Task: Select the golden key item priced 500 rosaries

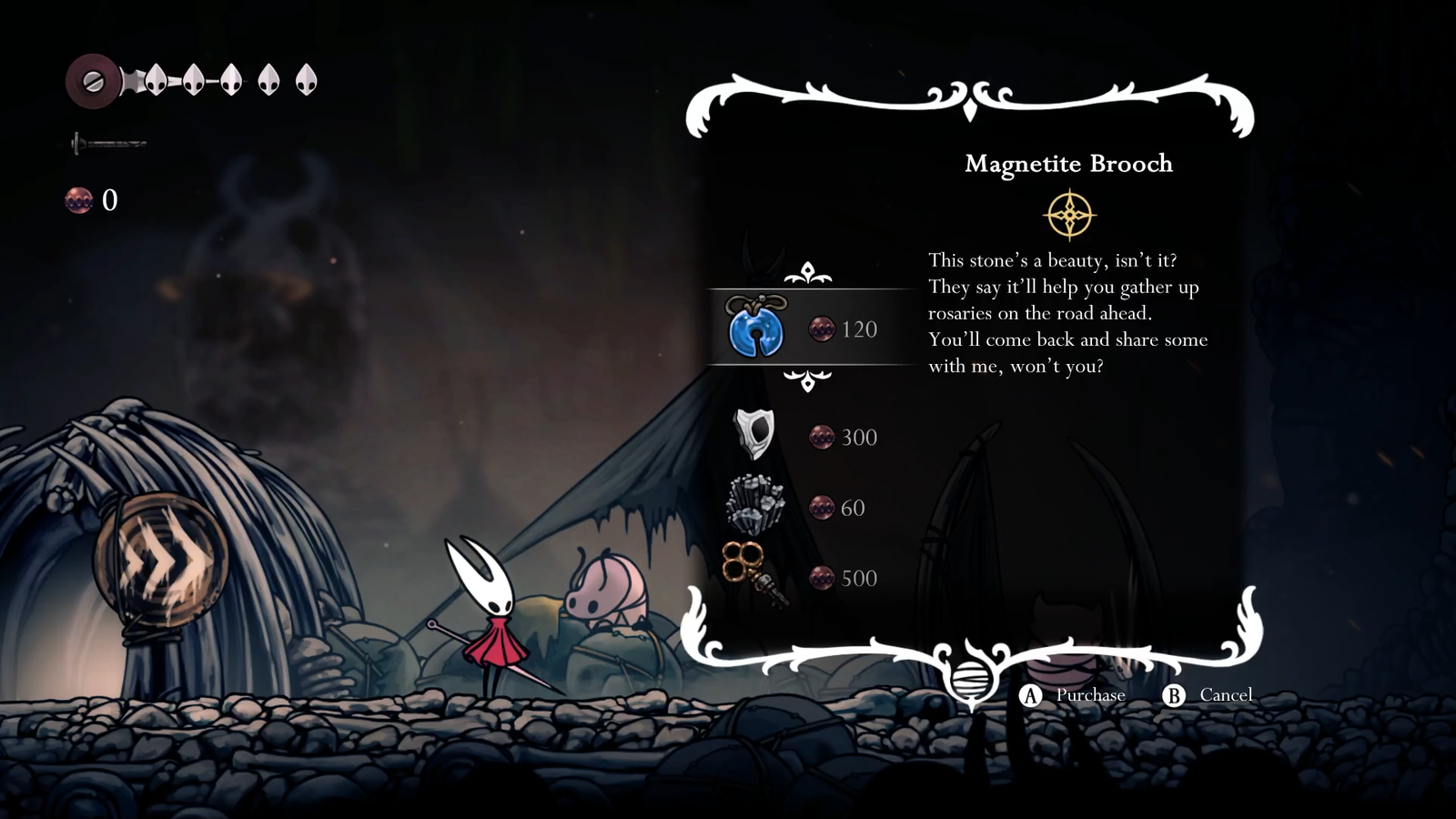Action: (x=755, y=573)
